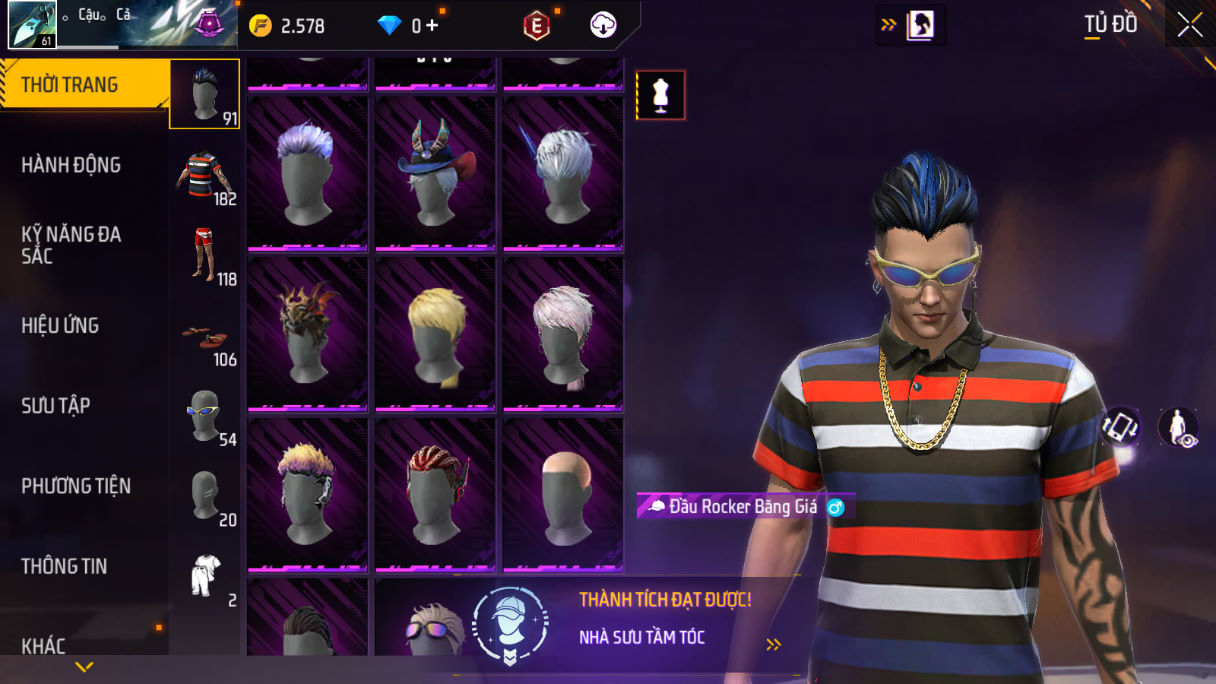Equip the purple spiky hair item

tap(307, 173)
